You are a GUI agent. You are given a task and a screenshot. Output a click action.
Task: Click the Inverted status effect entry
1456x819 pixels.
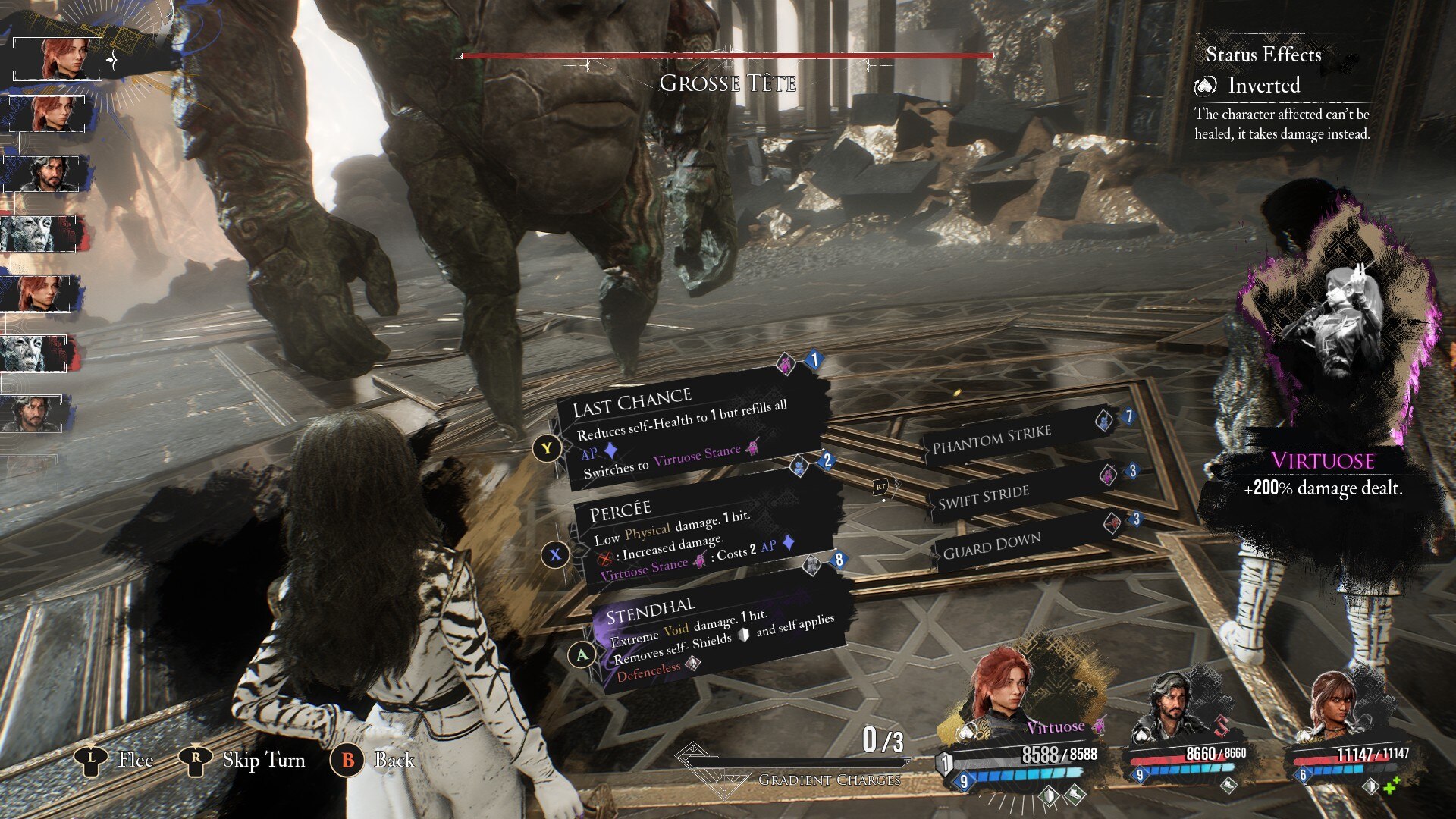(x=1263, y=85)
